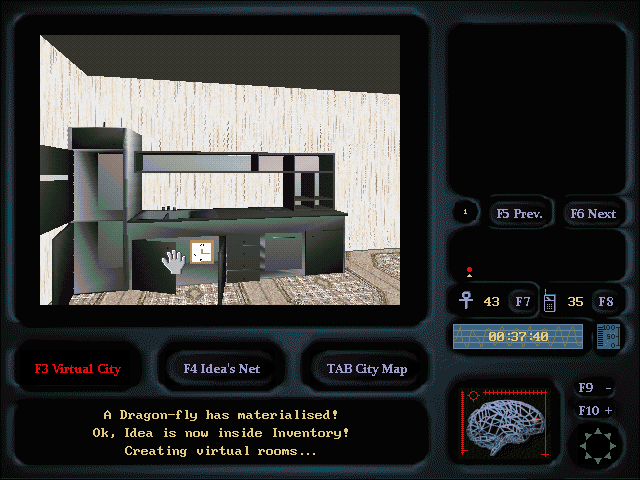Viewport: 640px width, 480px height.
Task: Show the TAB City Map
Action: (367, 368)
